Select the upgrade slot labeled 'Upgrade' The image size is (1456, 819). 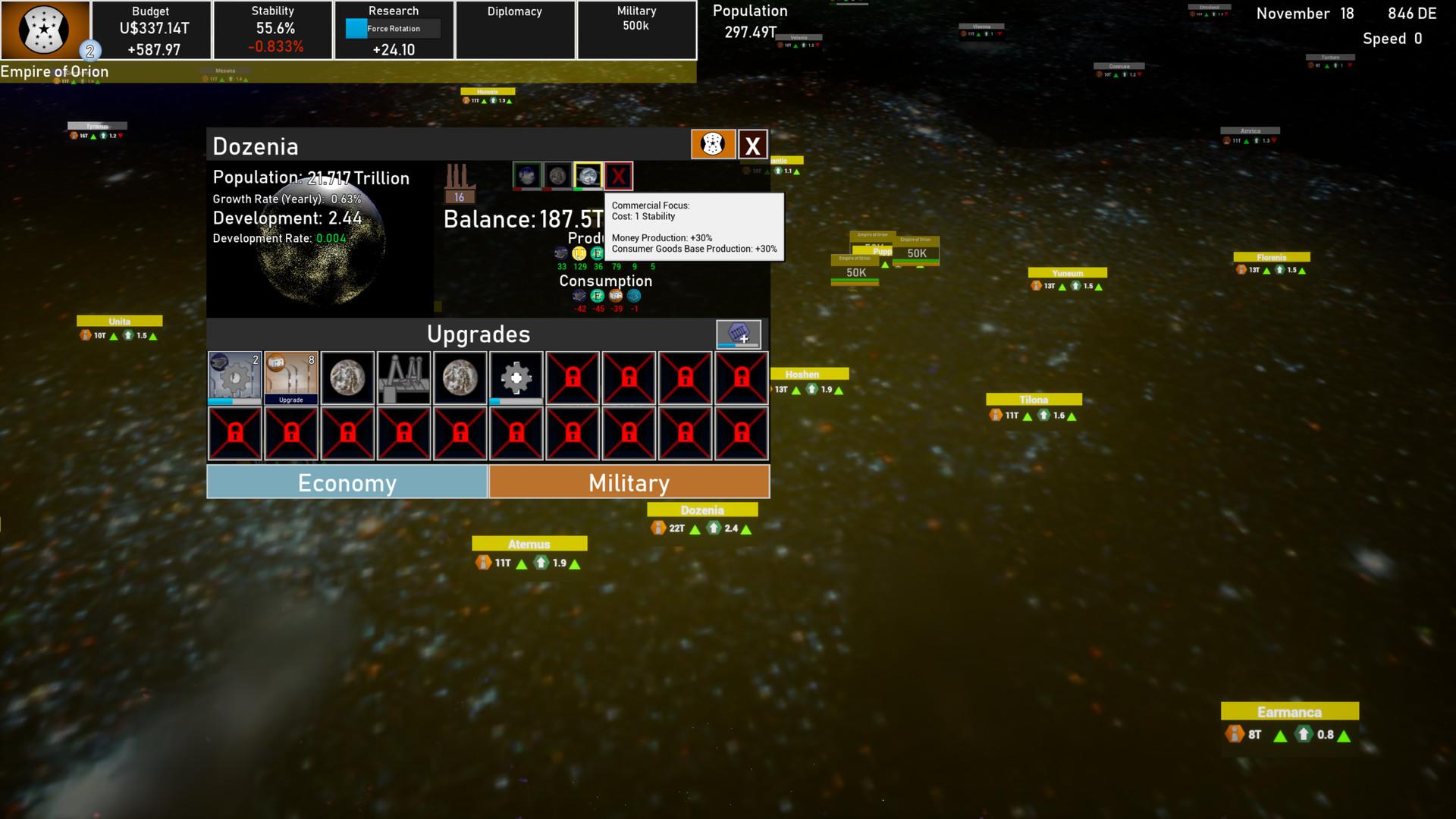point(291,378)
